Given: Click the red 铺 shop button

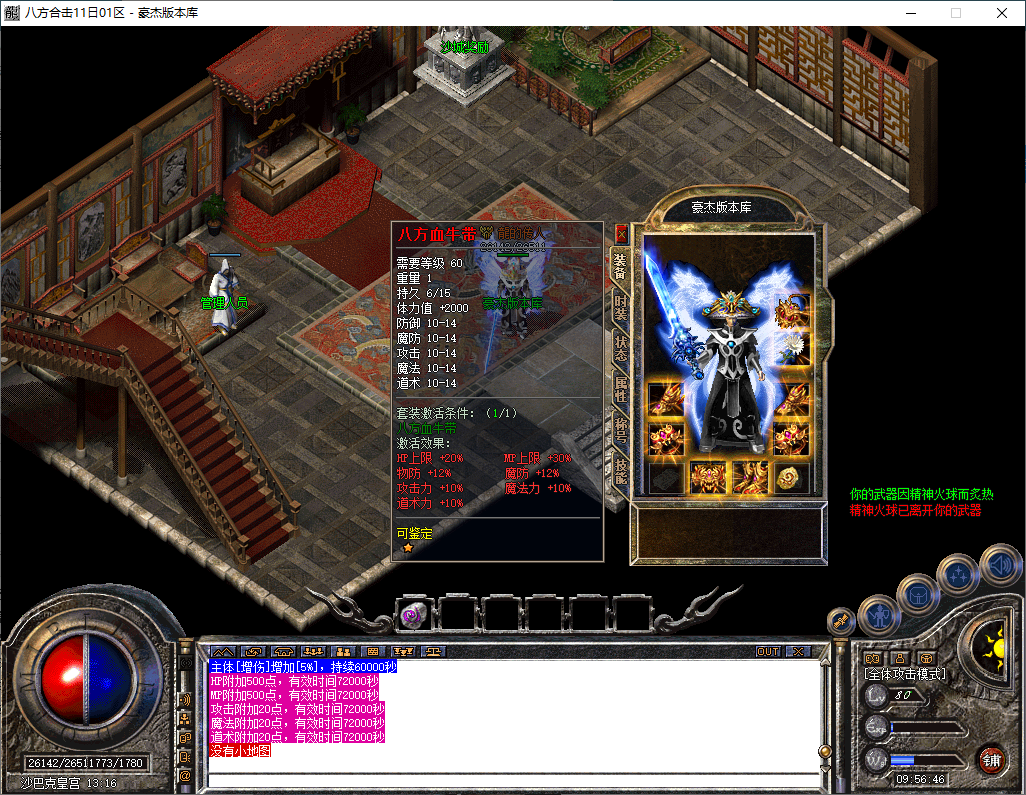Looking at the screenshot, I should 991,758.
